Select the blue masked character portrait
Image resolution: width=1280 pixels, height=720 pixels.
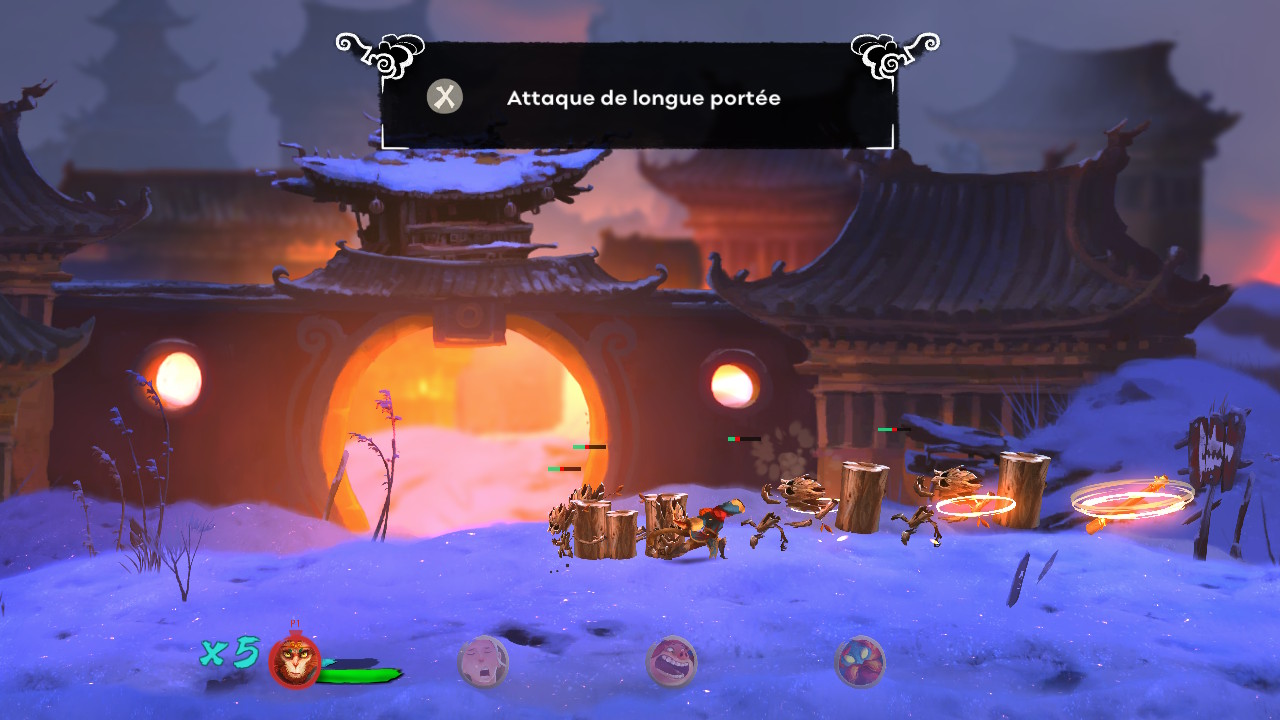[x=859, y=661]
